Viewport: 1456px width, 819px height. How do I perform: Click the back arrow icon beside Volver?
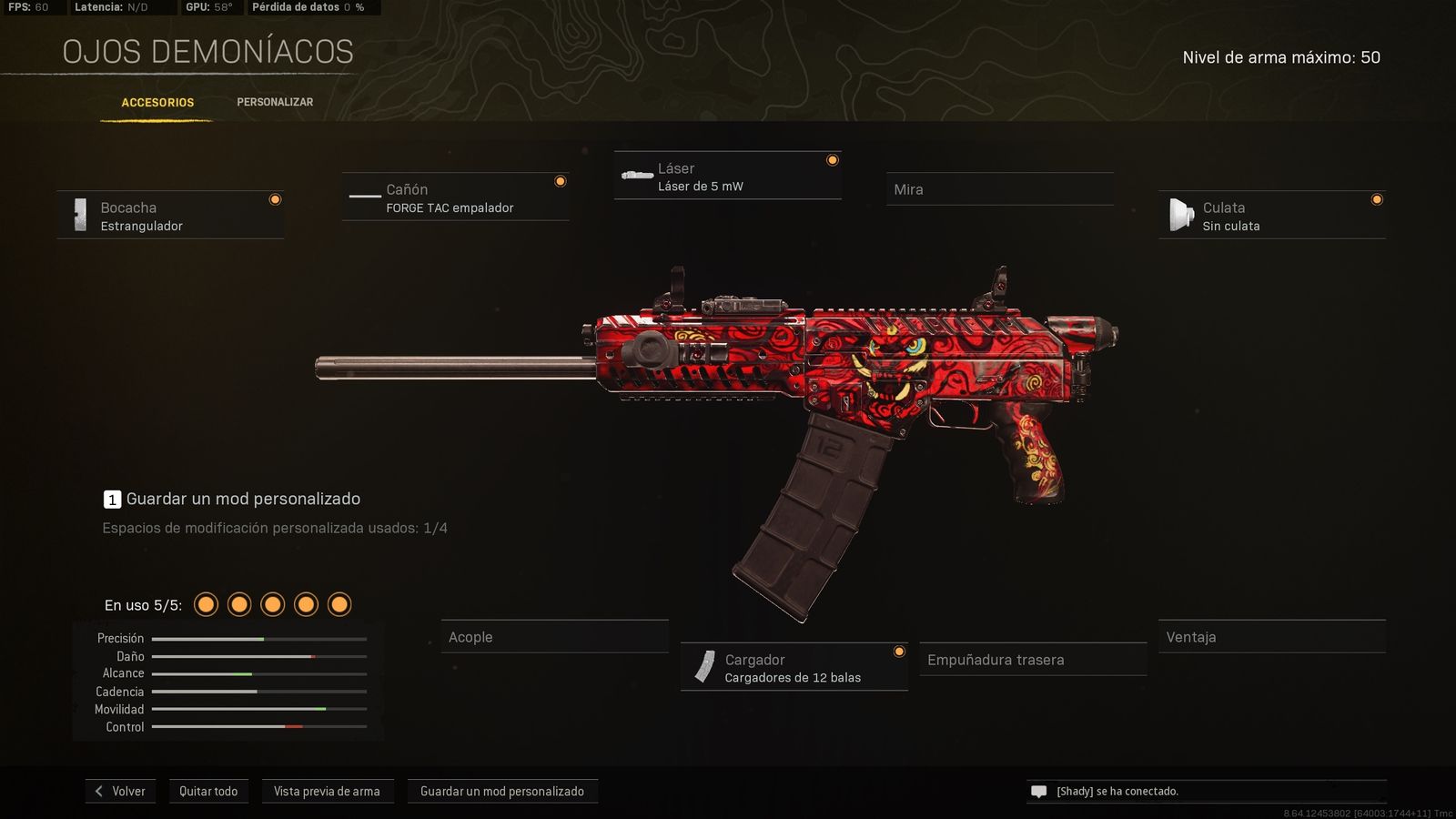click(98, 791)
